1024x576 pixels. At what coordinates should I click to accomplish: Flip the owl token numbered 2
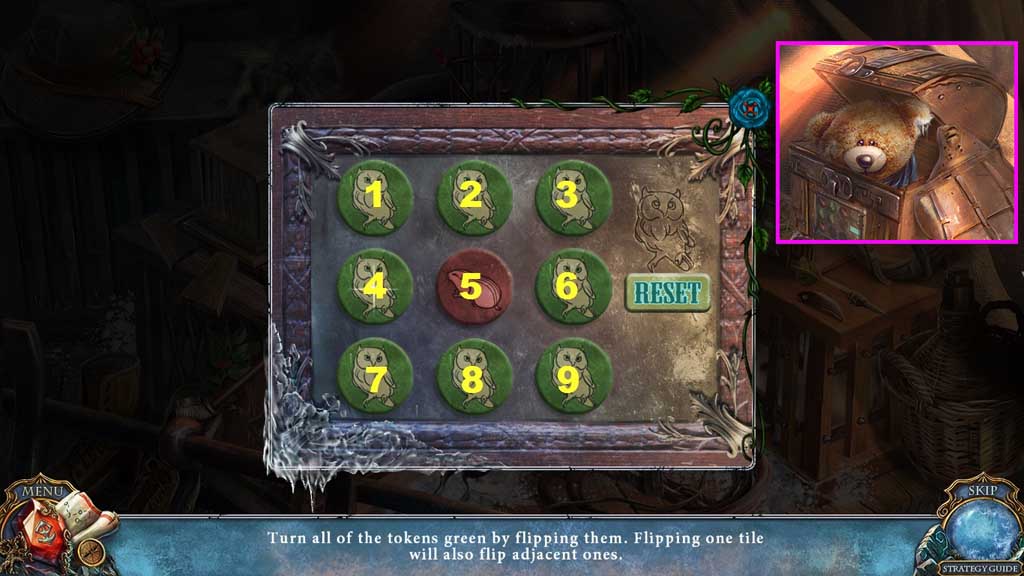[474, 196]
